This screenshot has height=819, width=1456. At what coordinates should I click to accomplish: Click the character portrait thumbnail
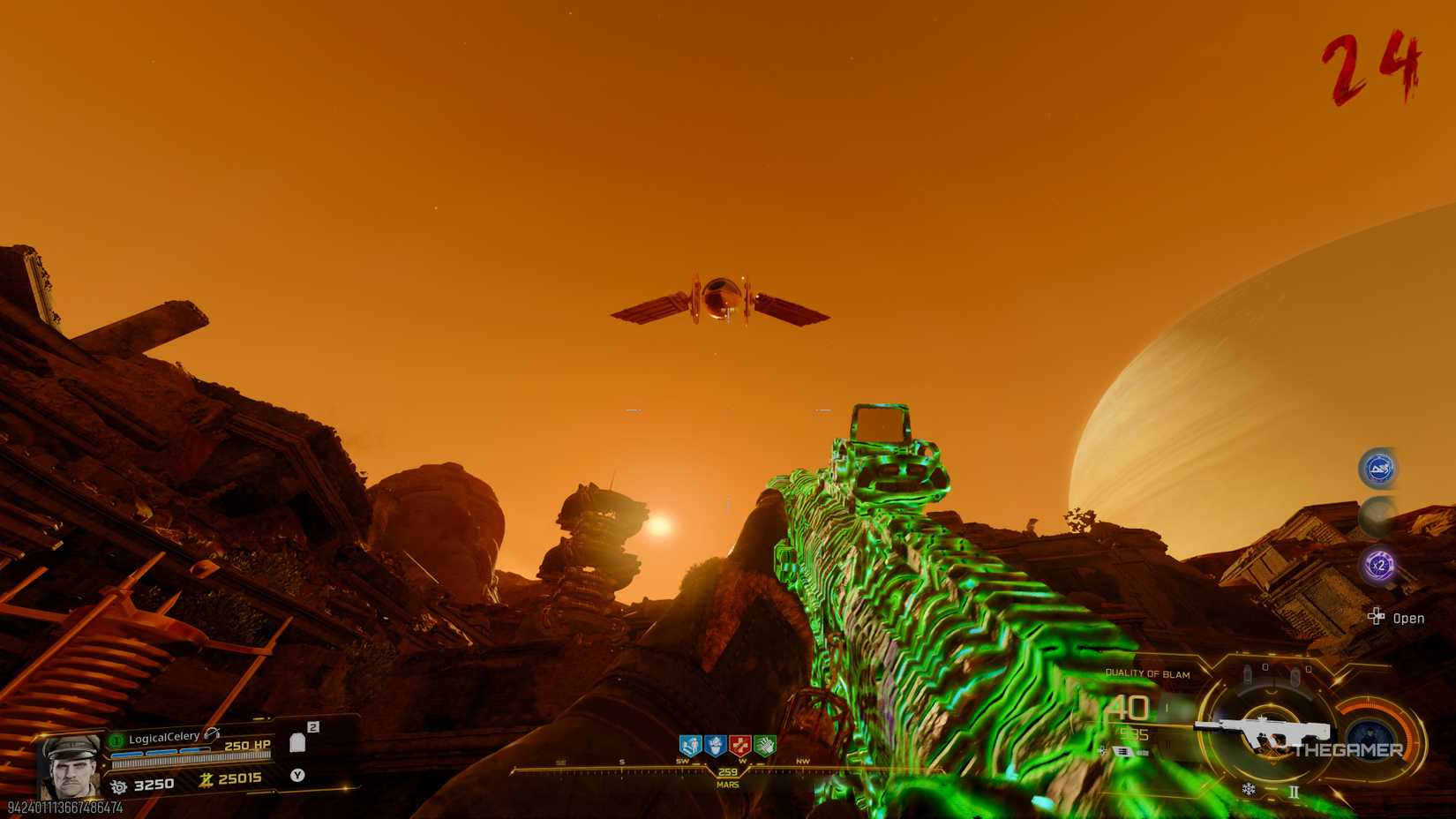pyautogui.click(x=70, y=766)
